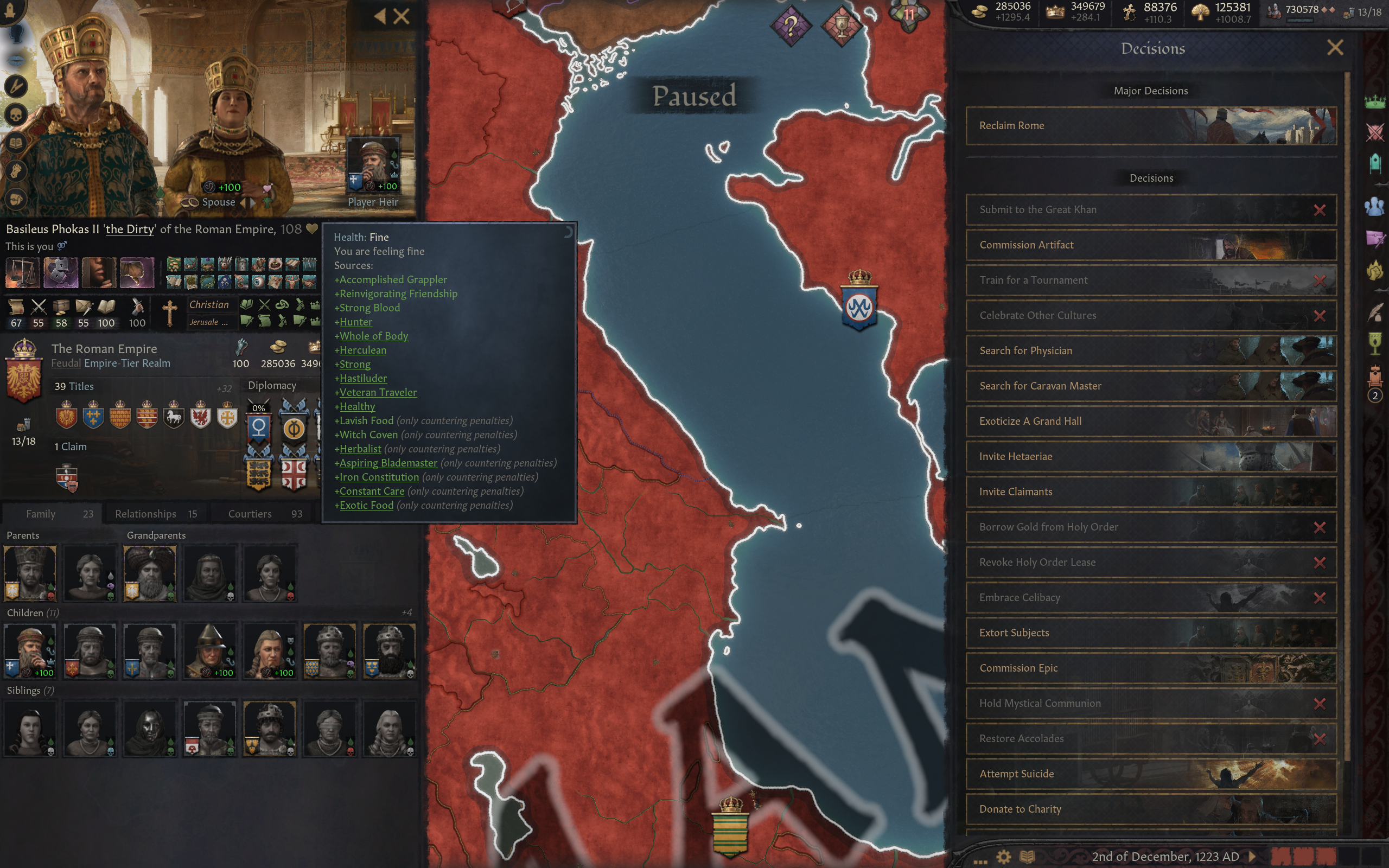Choose the Donate to Charity decision
Image resolution: width=1389 pixels, height=868 pixels.
pos(1091,809)
